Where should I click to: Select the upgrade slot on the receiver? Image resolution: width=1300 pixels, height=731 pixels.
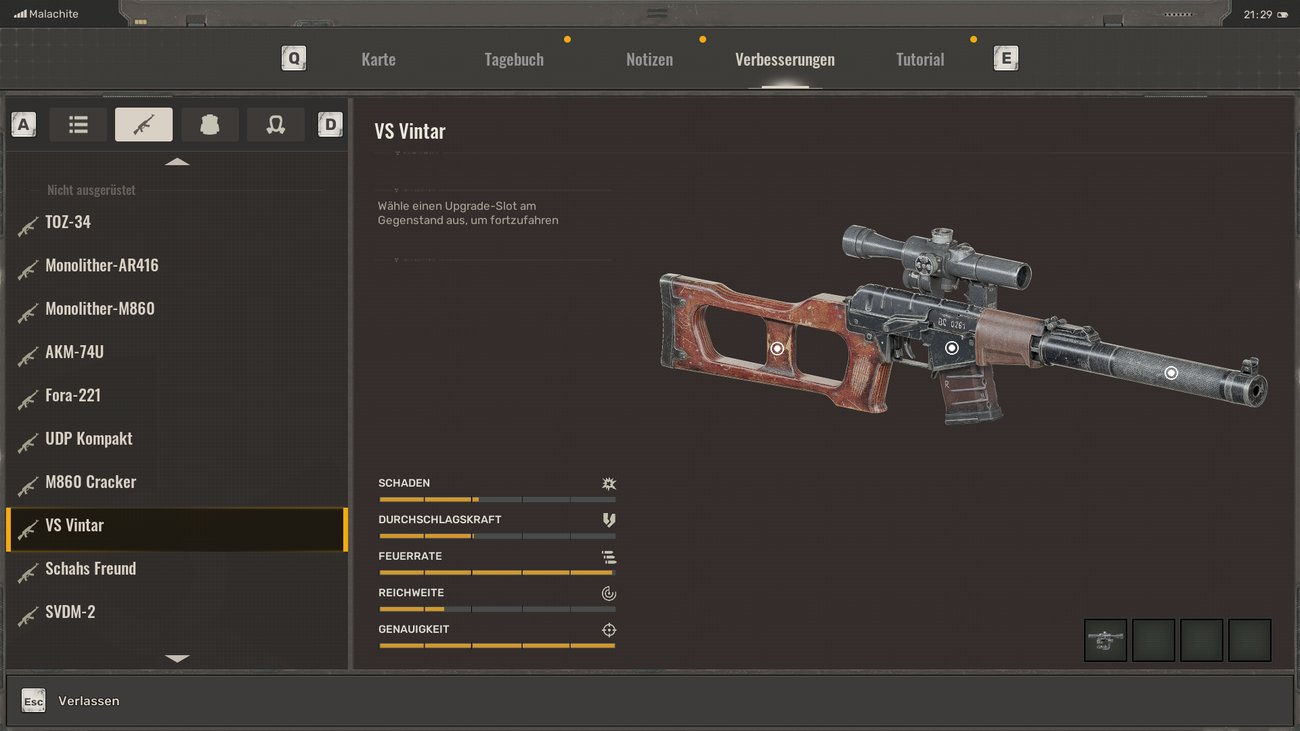[x=950, y=348]
